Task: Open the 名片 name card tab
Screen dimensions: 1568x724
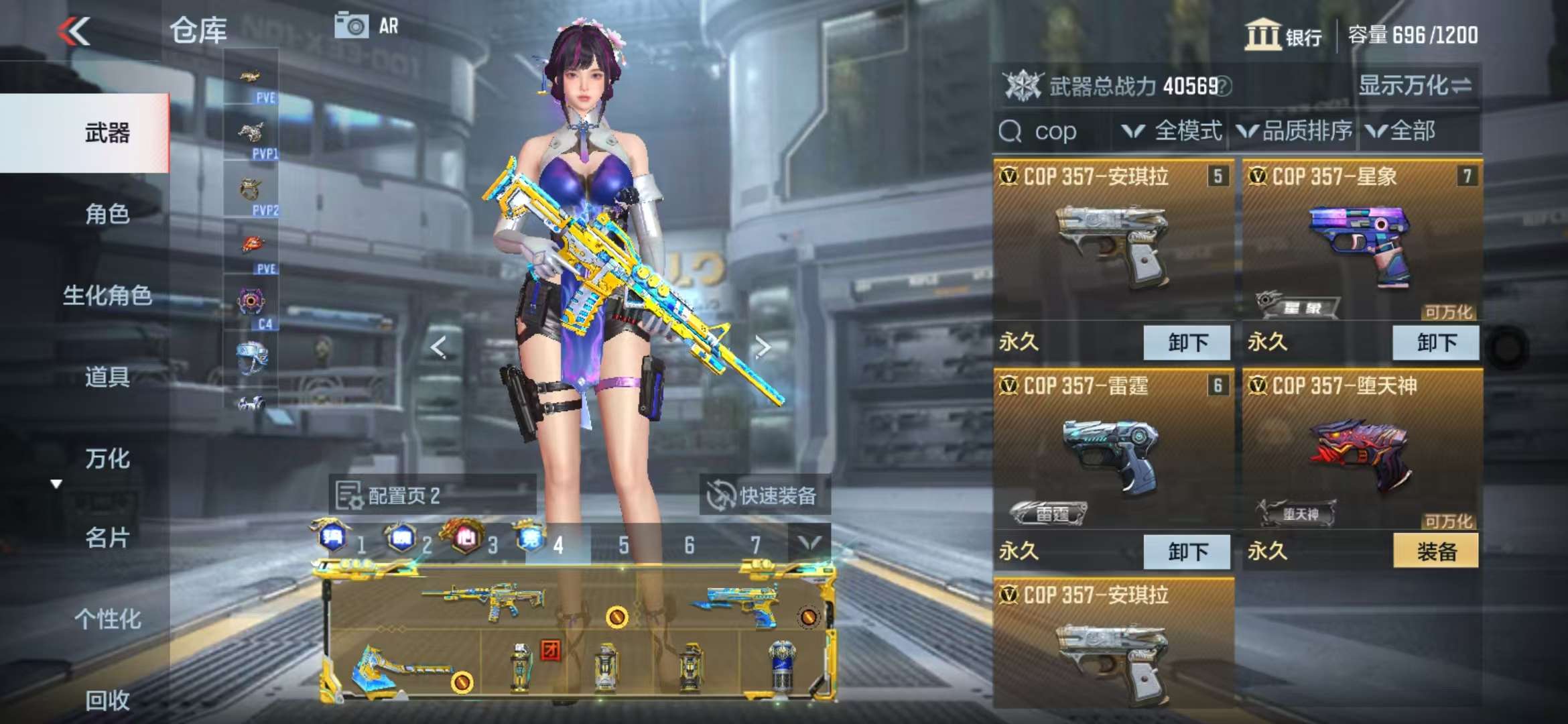Action: point(107,538)
